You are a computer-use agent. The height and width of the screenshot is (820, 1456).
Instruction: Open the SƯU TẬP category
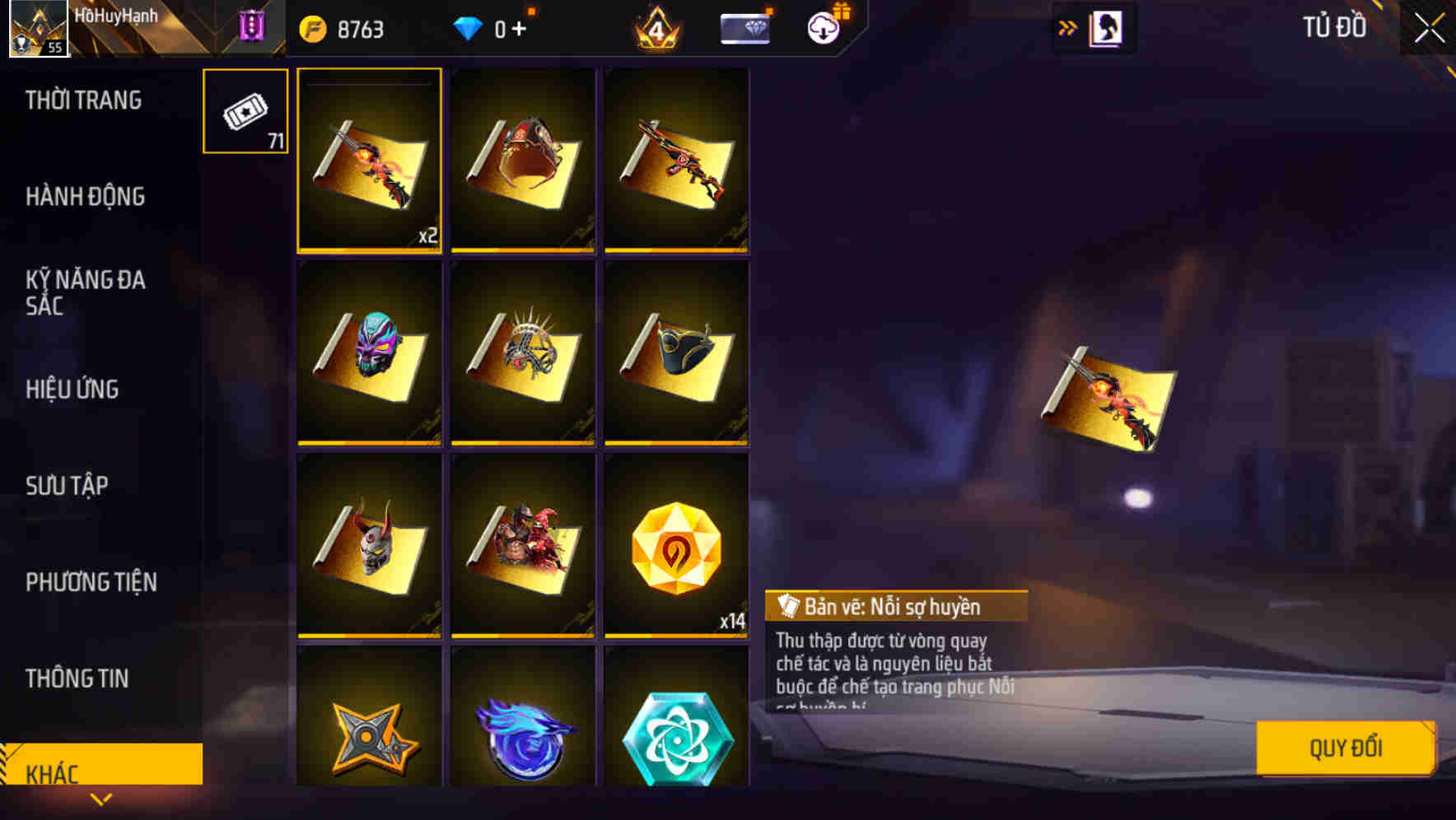pos(68,486)
